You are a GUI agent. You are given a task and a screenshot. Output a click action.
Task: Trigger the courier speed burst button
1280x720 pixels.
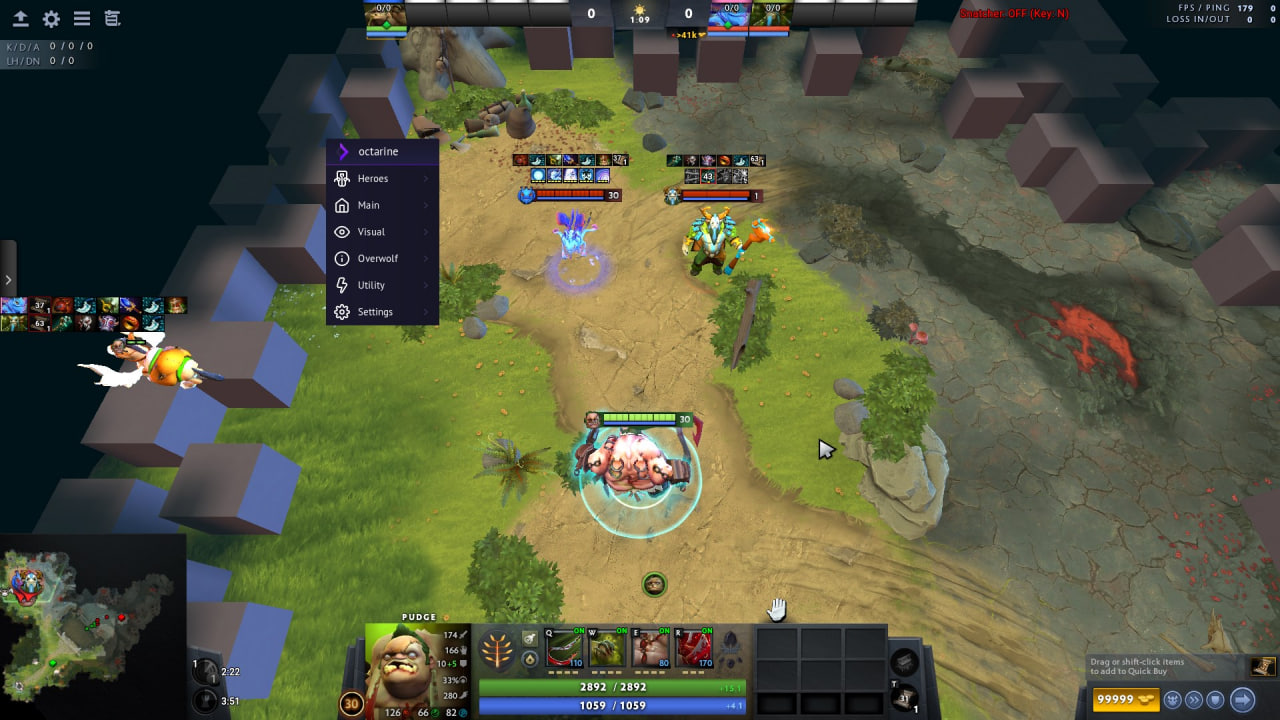[1194, 700]
